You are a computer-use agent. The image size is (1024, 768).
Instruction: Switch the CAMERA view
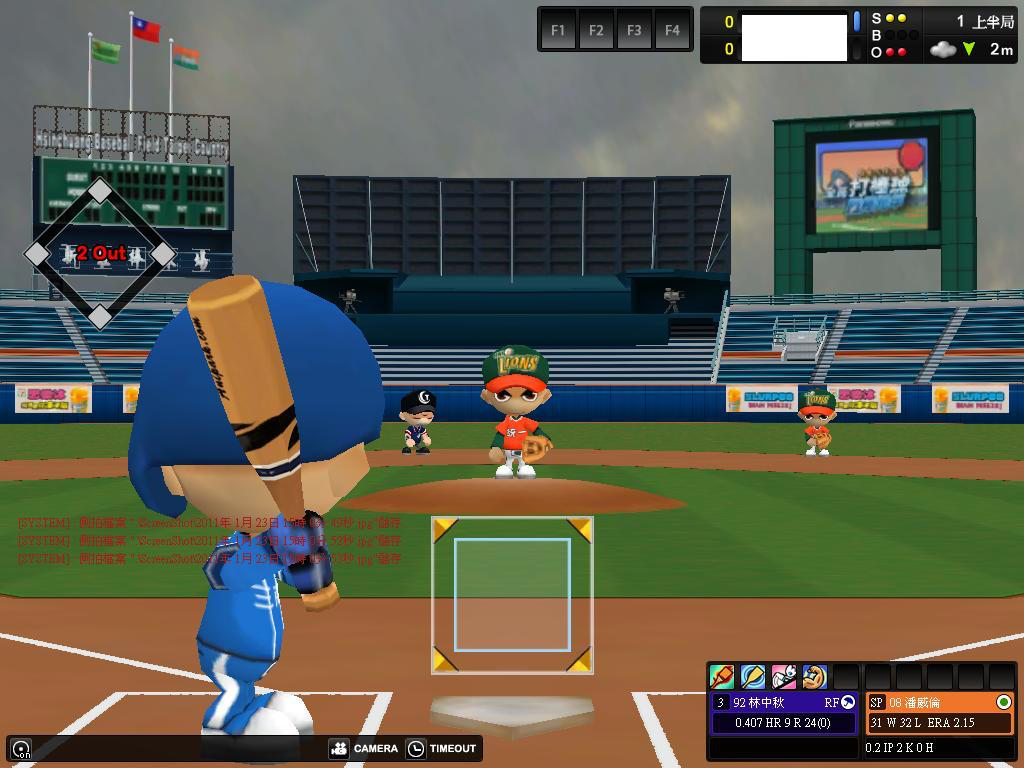click(364, 748)
